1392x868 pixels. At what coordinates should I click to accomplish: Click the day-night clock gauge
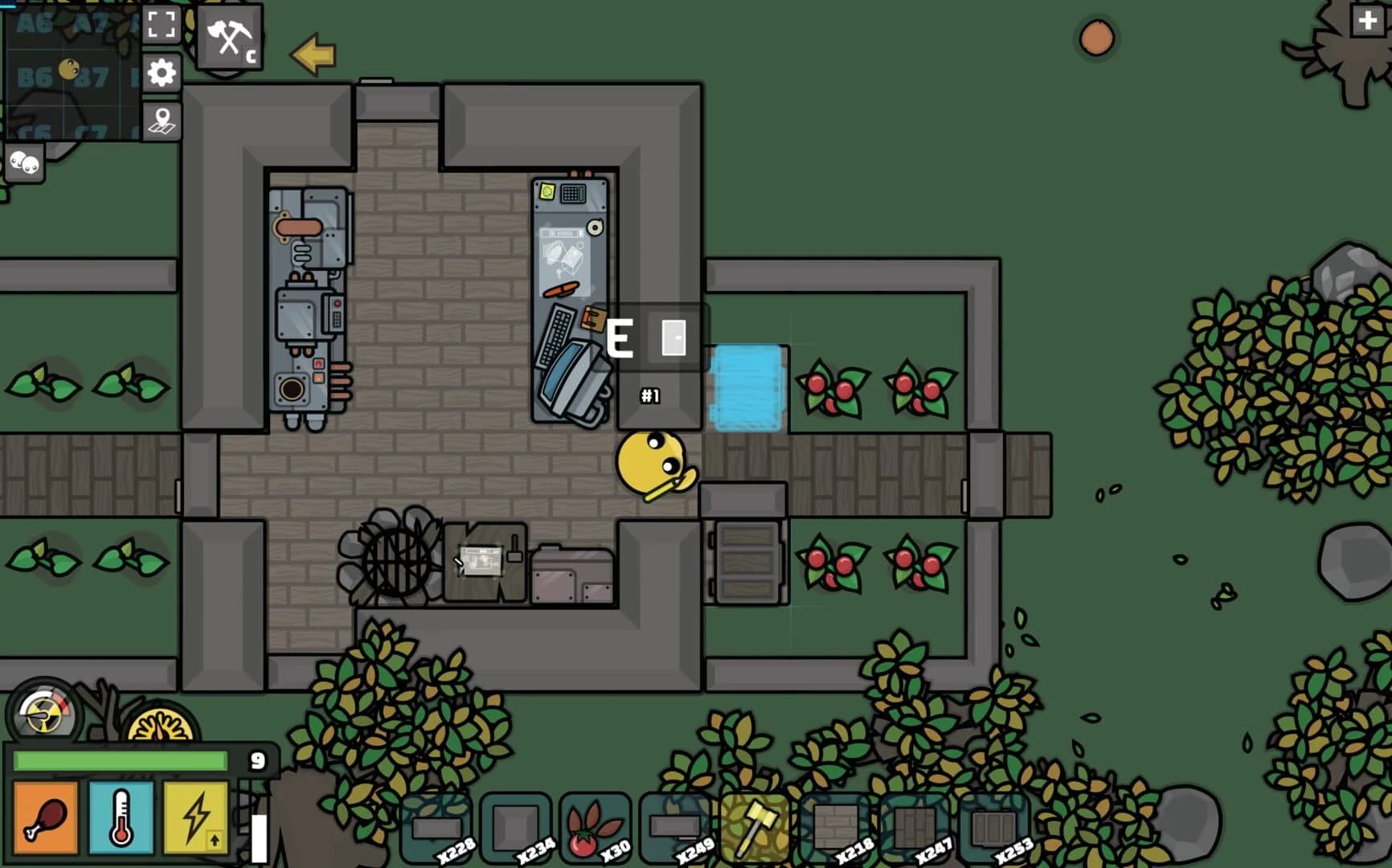point(159,723)
